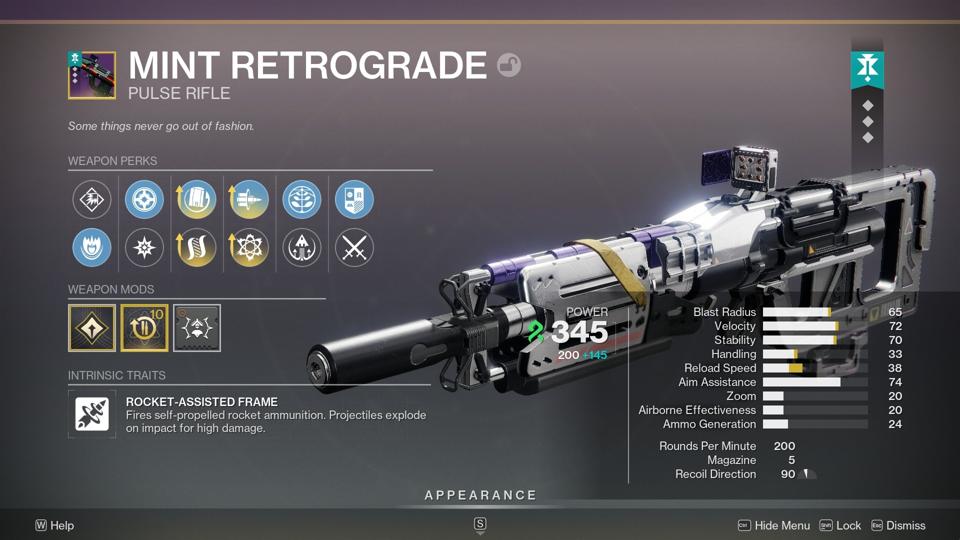Choose the blue shield emblem perk
Screen dimensions: 960x540
[x=353, y=200]
